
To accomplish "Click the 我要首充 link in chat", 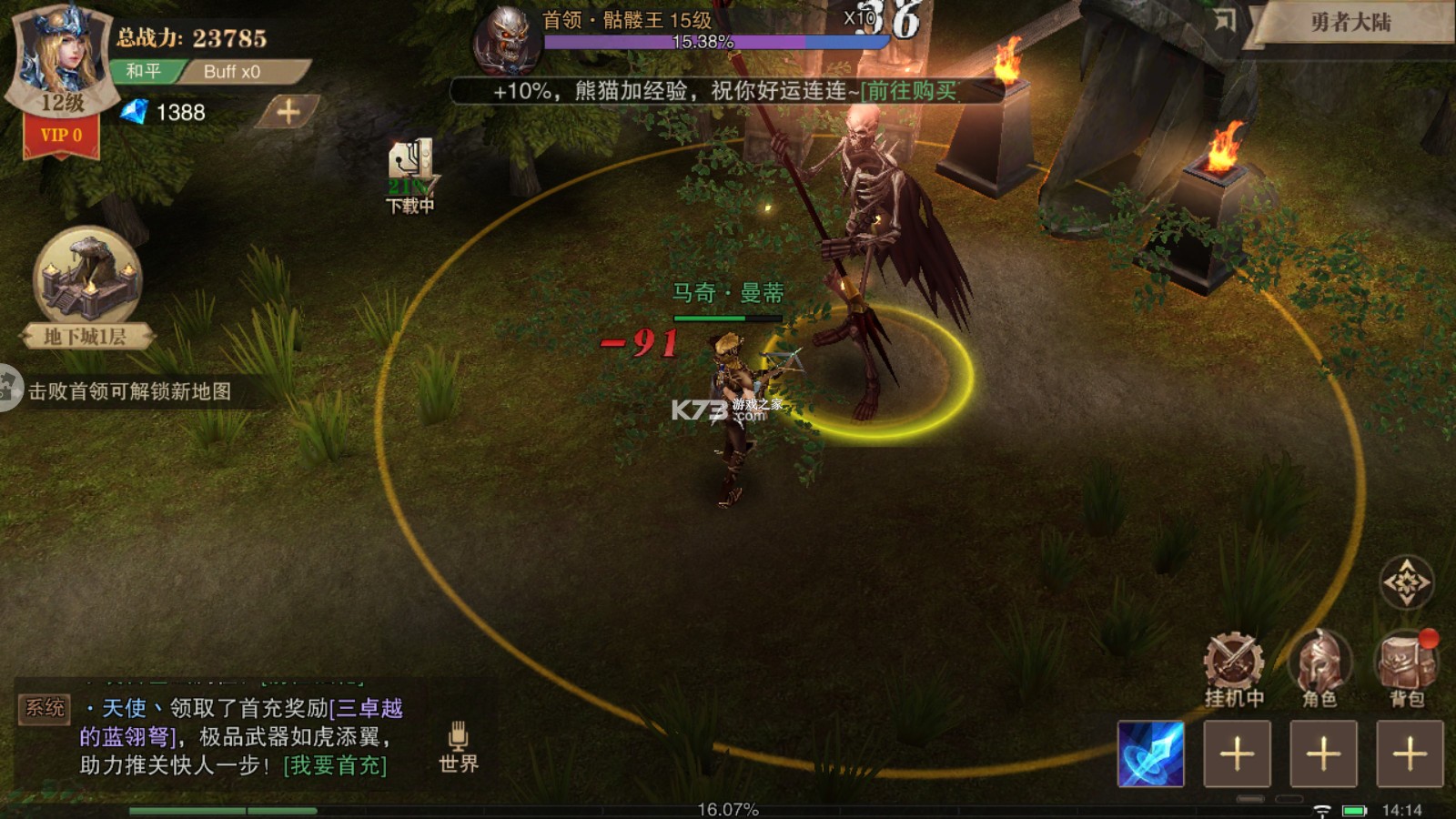I will pos(335,766).
